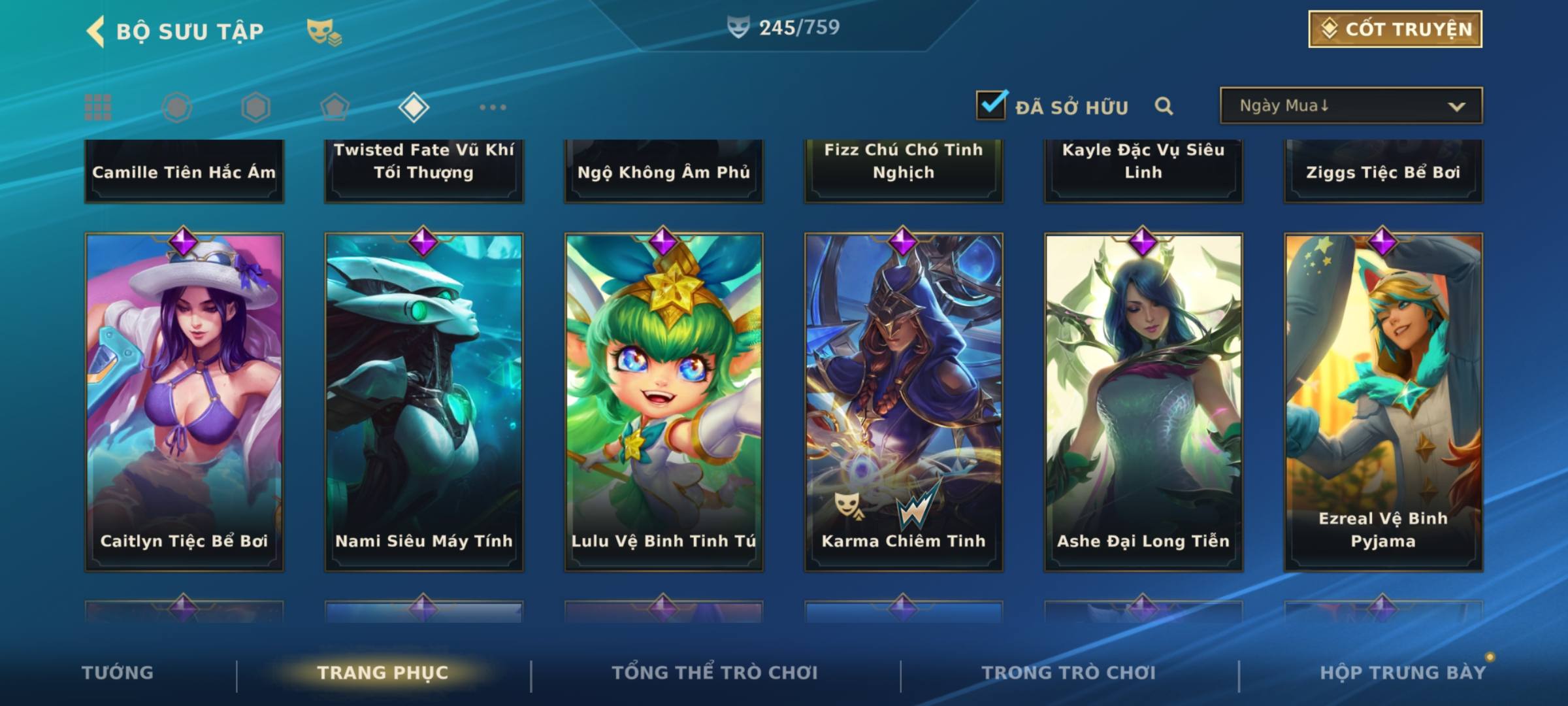The image size is (1568, 706).
Task: Open the Cốt Truyện button
Action: pos(1395,29)
